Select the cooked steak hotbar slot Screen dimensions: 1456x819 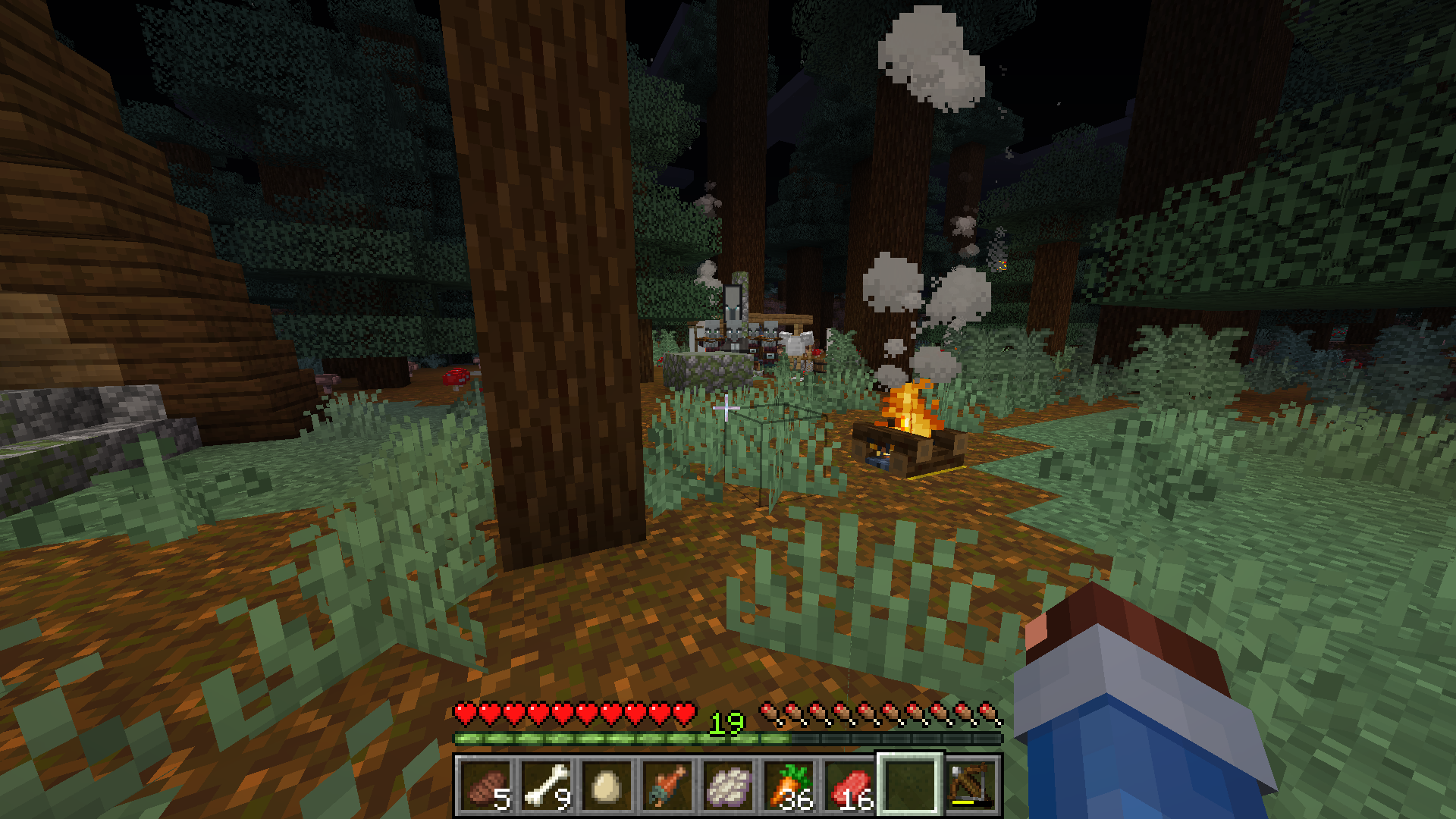pyautogui.click(x=485, y=786)
